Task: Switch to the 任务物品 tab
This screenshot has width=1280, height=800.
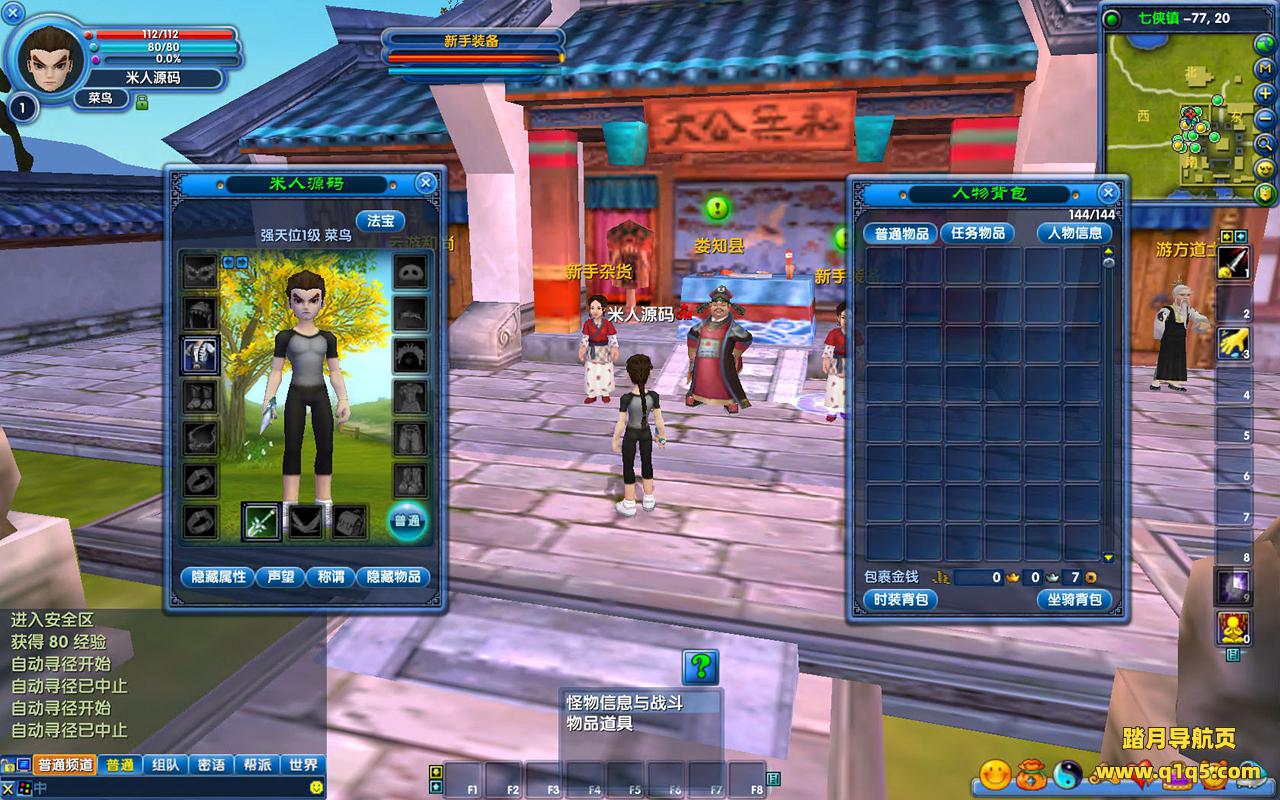Action: [x=977, y=233]
